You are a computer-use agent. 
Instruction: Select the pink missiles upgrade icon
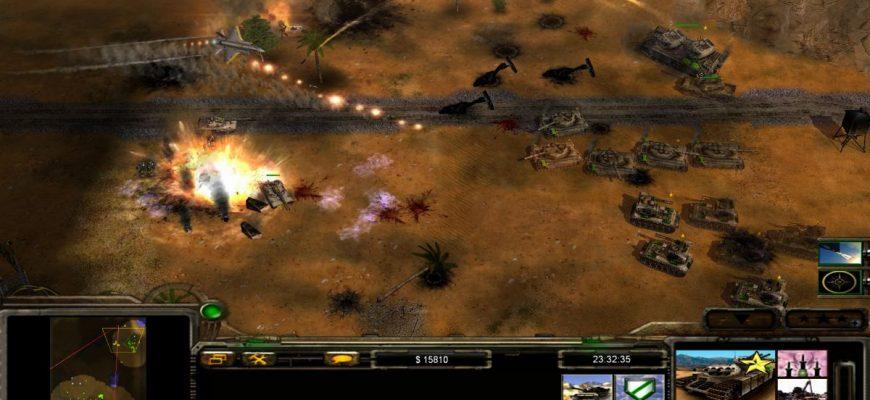[x=802, y=363]
